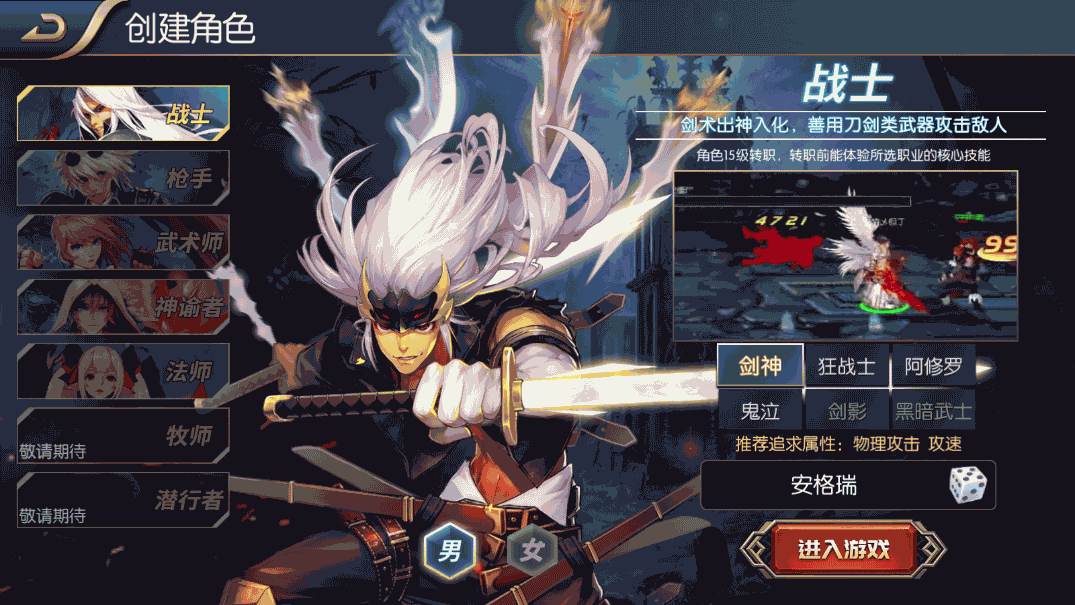The image size is (1075, 605).
Task: Pick the 阿修罗 subclass
Action: click(932, 366)
